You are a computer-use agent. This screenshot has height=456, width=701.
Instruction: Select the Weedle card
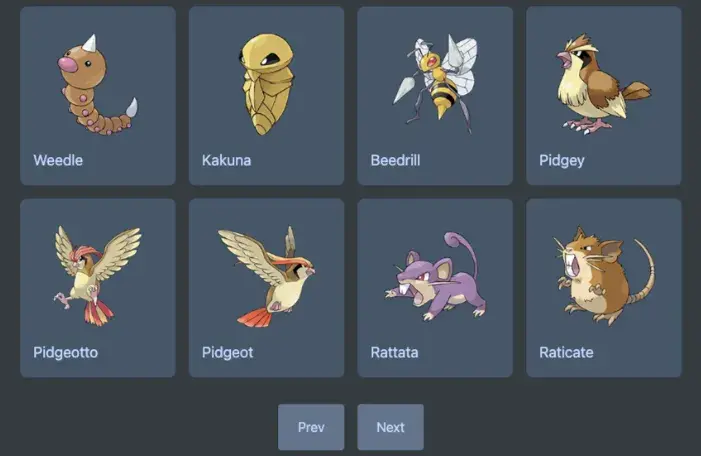[97, 96]
